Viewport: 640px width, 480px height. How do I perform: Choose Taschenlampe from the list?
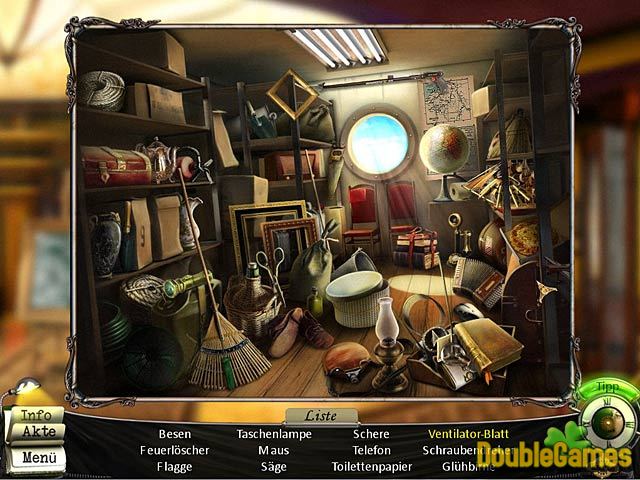point(273,434)
